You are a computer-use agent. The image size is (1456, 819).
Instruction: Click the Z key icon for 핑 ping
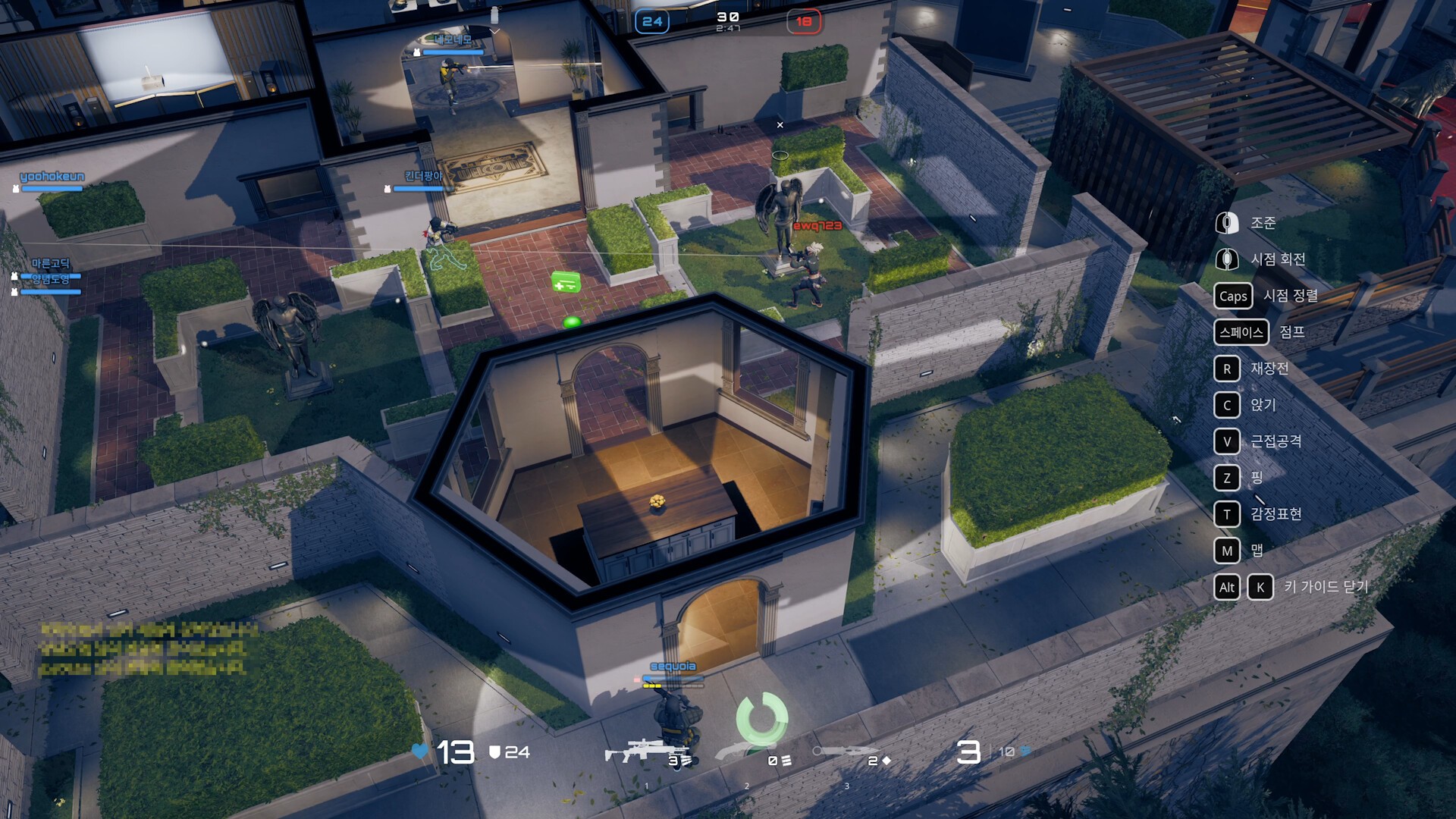point(1227,478)
